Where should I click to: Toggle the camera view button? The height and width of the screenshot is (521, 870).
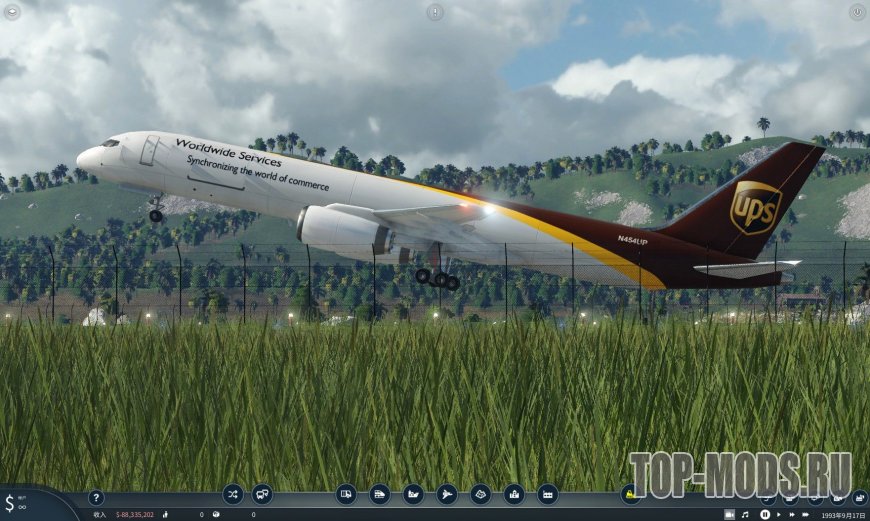(729, 514)
